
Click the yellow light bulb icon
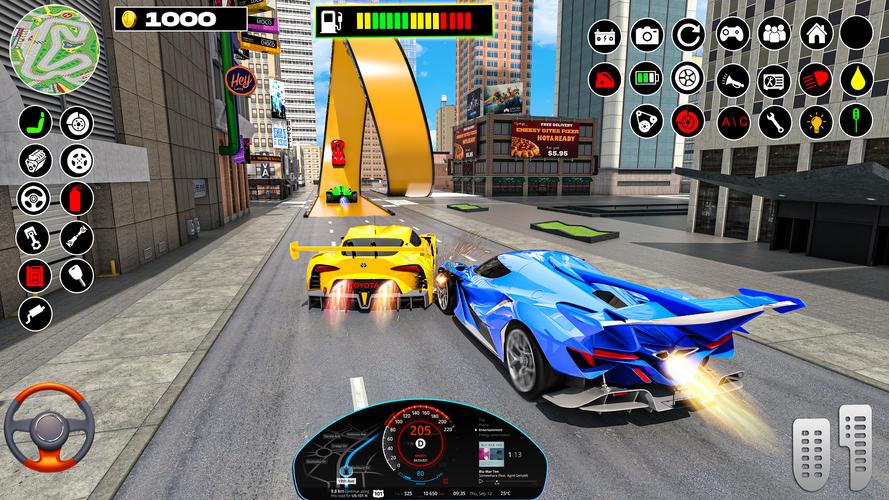point(815,122)
